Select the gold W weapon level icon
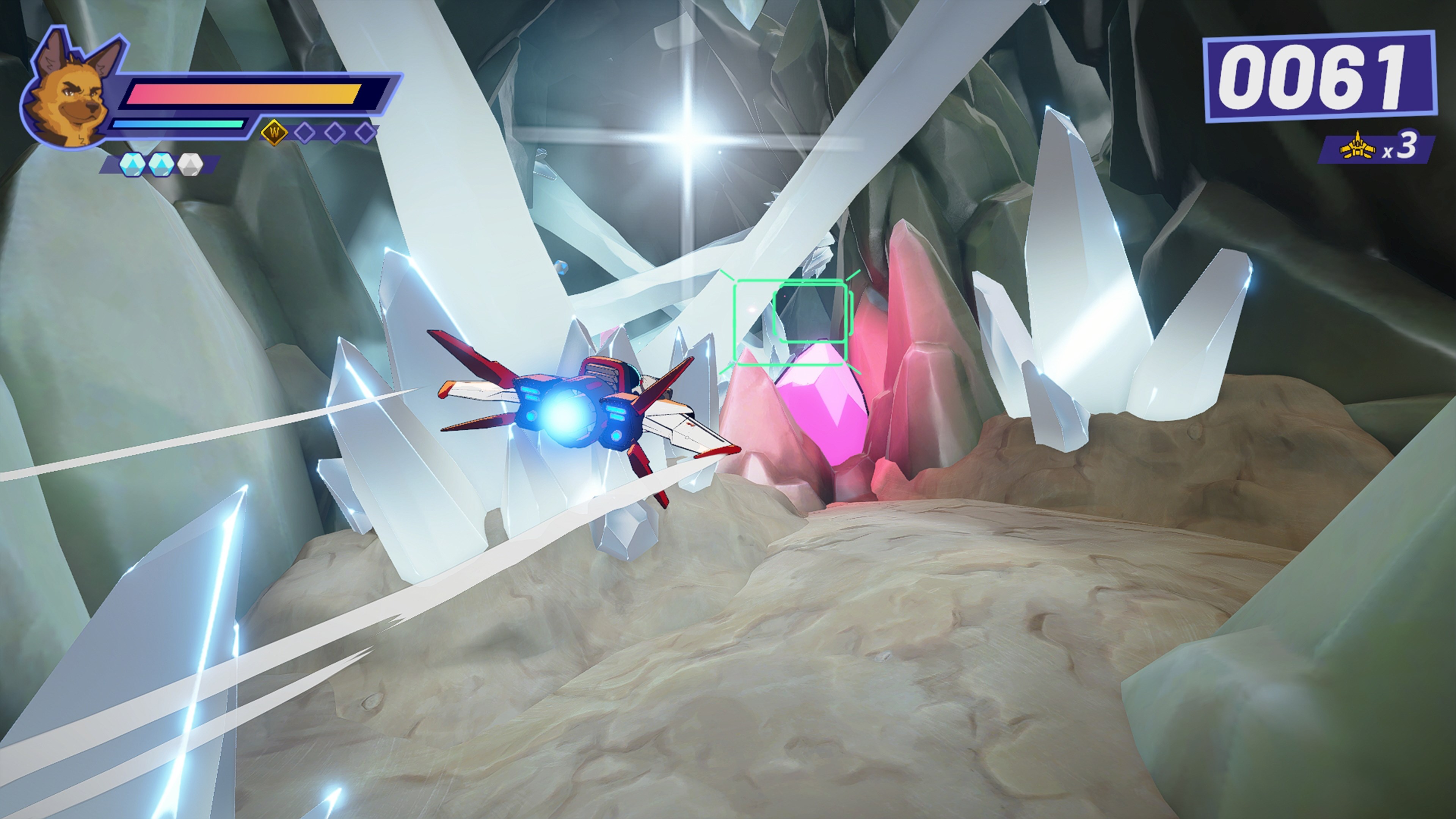Viewport: 1456px width, 819px height. tap(275, 132)
